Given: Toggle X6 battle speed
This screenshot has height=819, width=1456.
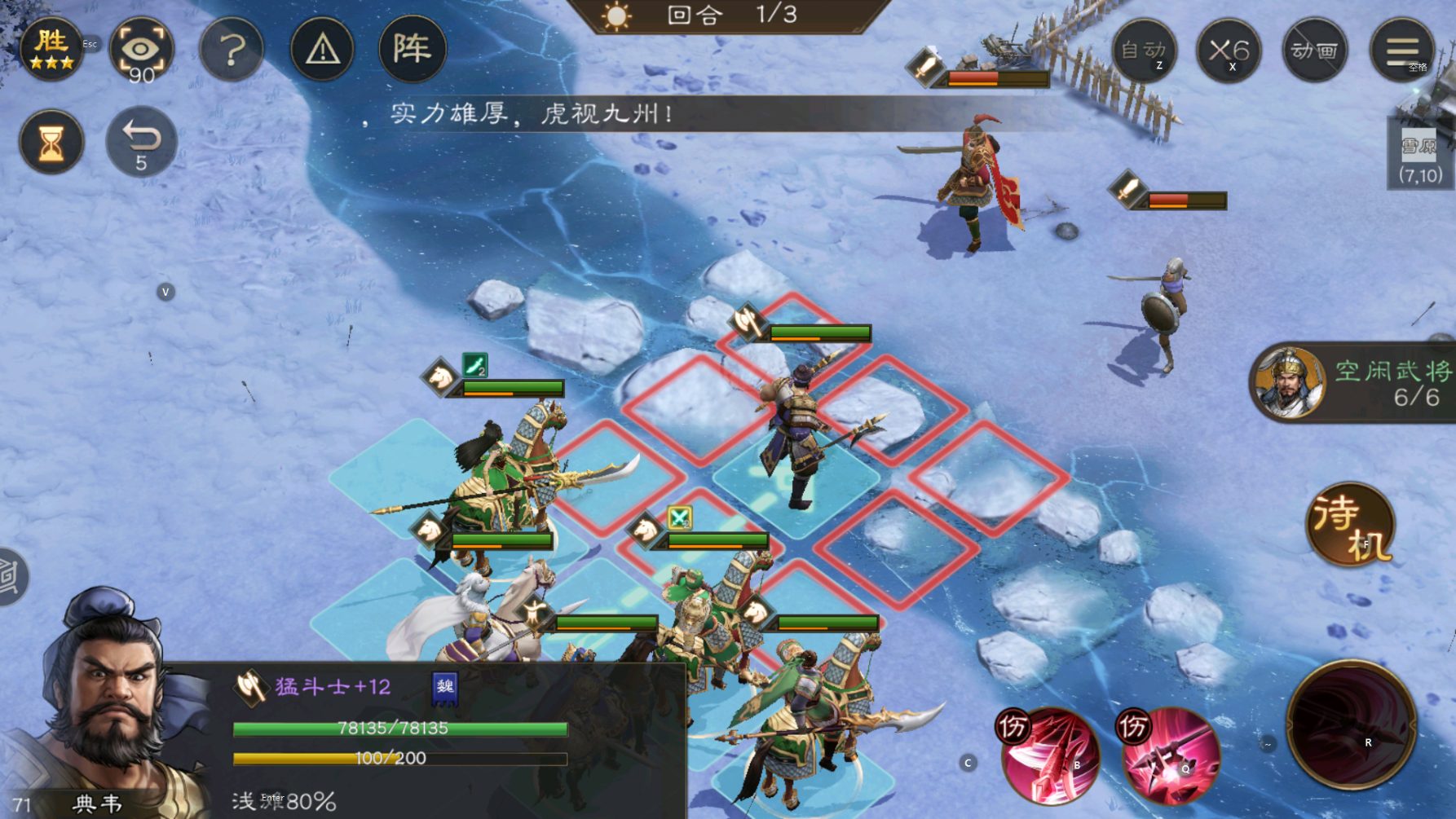Looking at the screenshot, I should pyautogui.click(x=1229, y=51).
